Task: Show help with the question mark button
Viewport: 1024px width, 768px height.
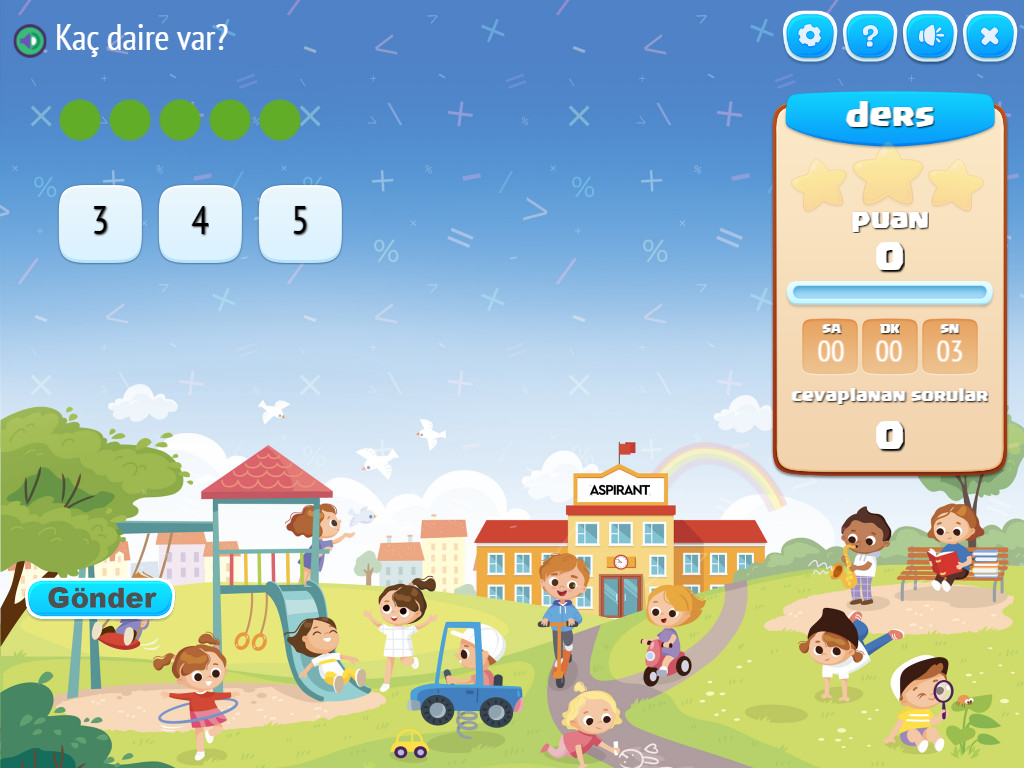Action: [x=869, y=37]
